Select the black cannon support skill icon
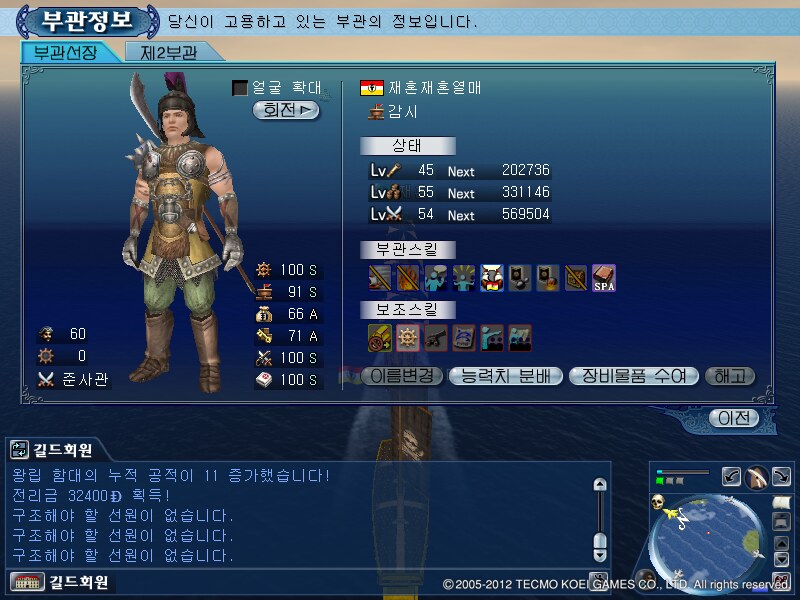Viewport: 800px width, 600px height. pos(436,338)
